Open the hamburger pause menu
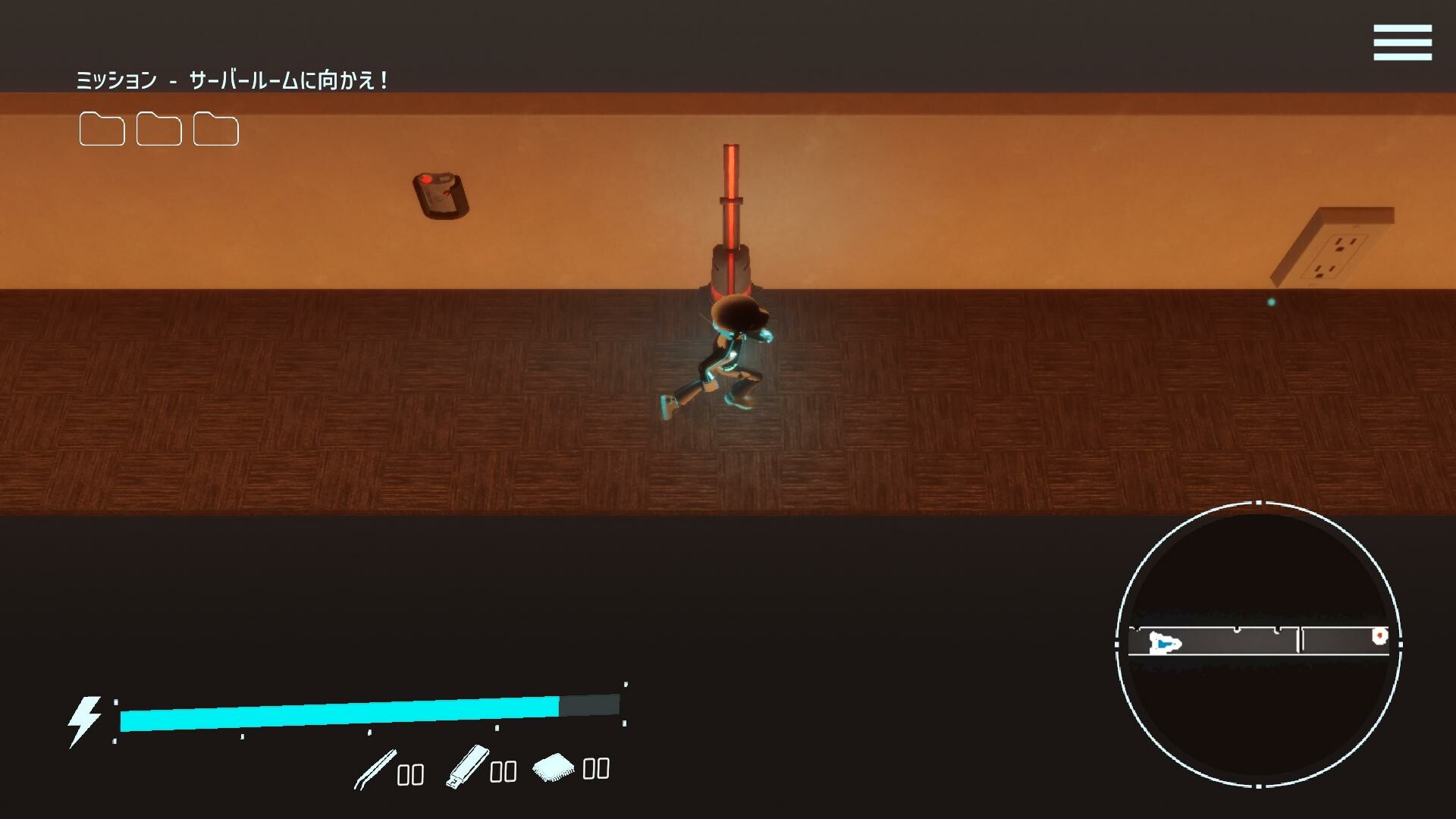 click(1401, 43)
